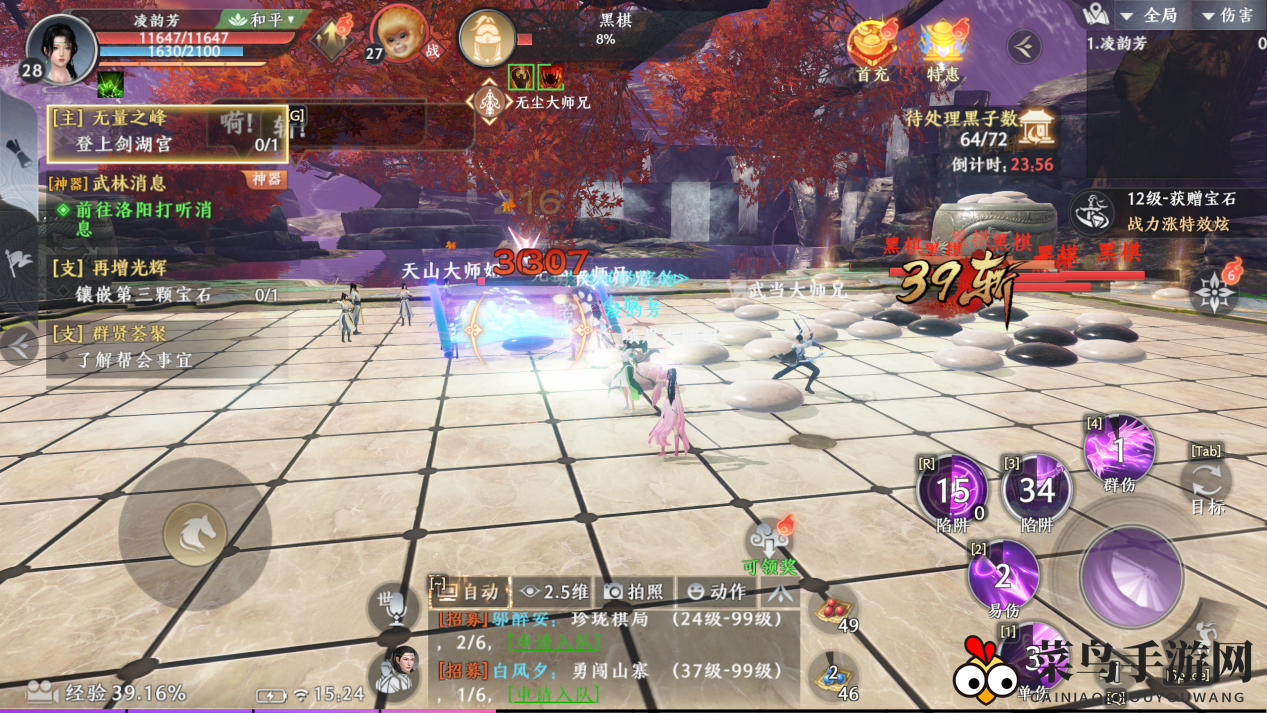Open the 伤害 damage stats dropdown
This screenshot has width=1267, height=713.
click(1228, 15)
